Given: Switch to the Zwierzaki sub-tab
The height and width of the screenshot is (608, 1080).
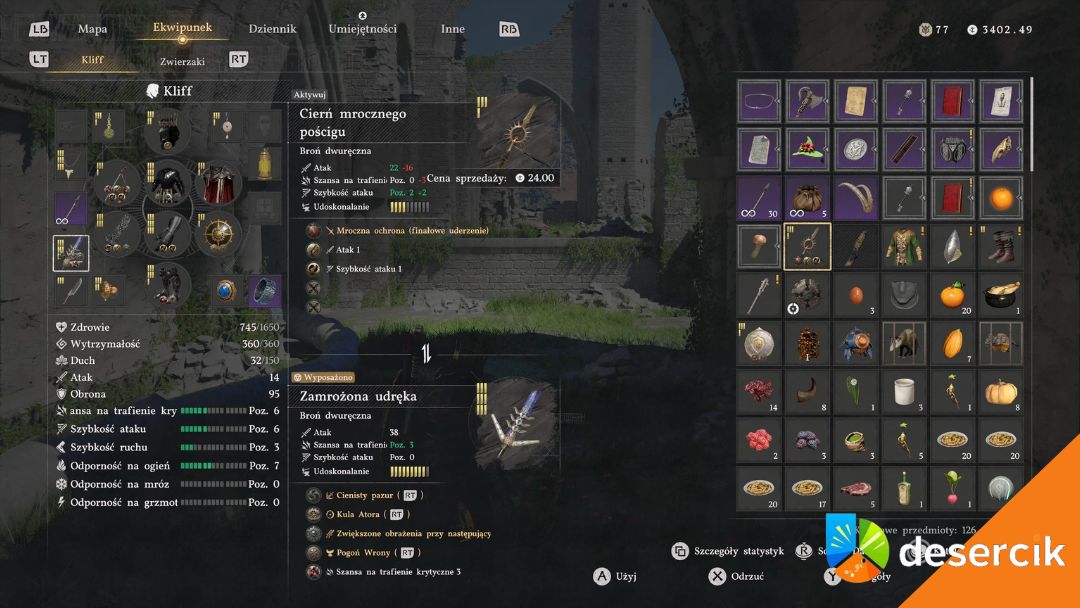Looking at the screenshot, I should coord(182,61).
